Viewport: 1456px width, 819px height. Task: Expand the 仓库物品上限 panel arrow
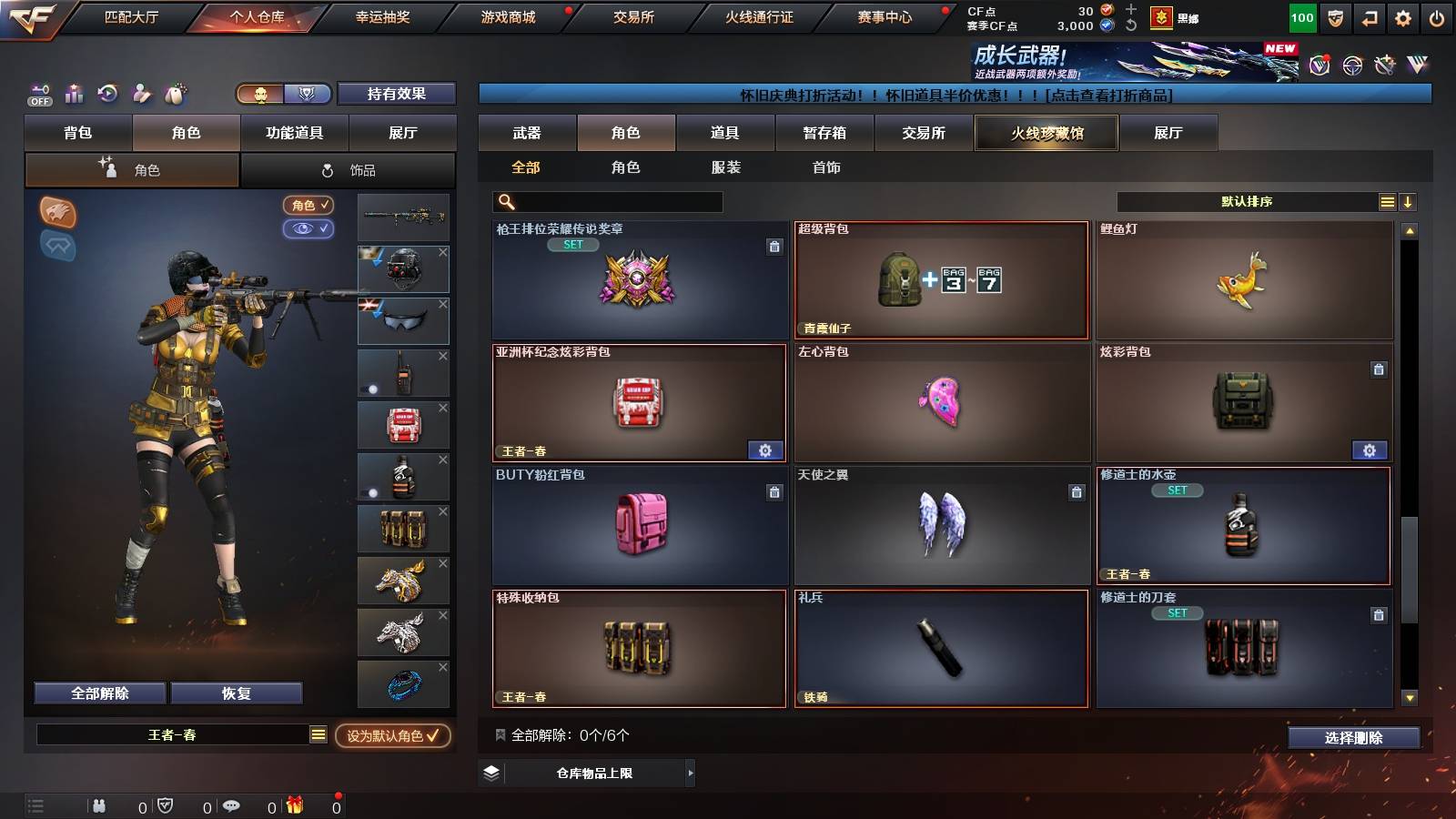click(x=692, y=773)
